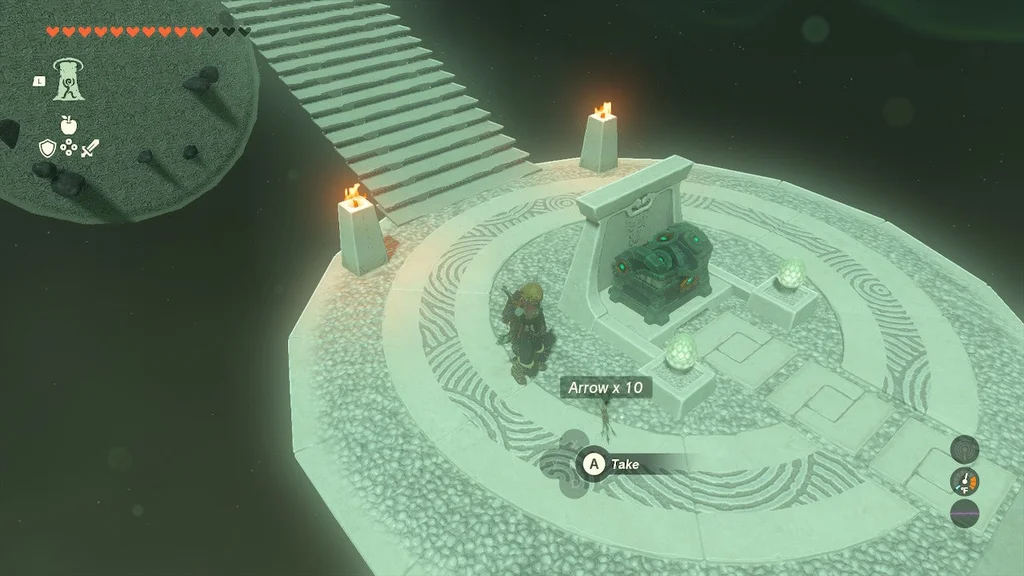Click the four-dot d-pad indicator
Image resolution: width=1024 pixels, height=576 pixels.
point(68,148)
